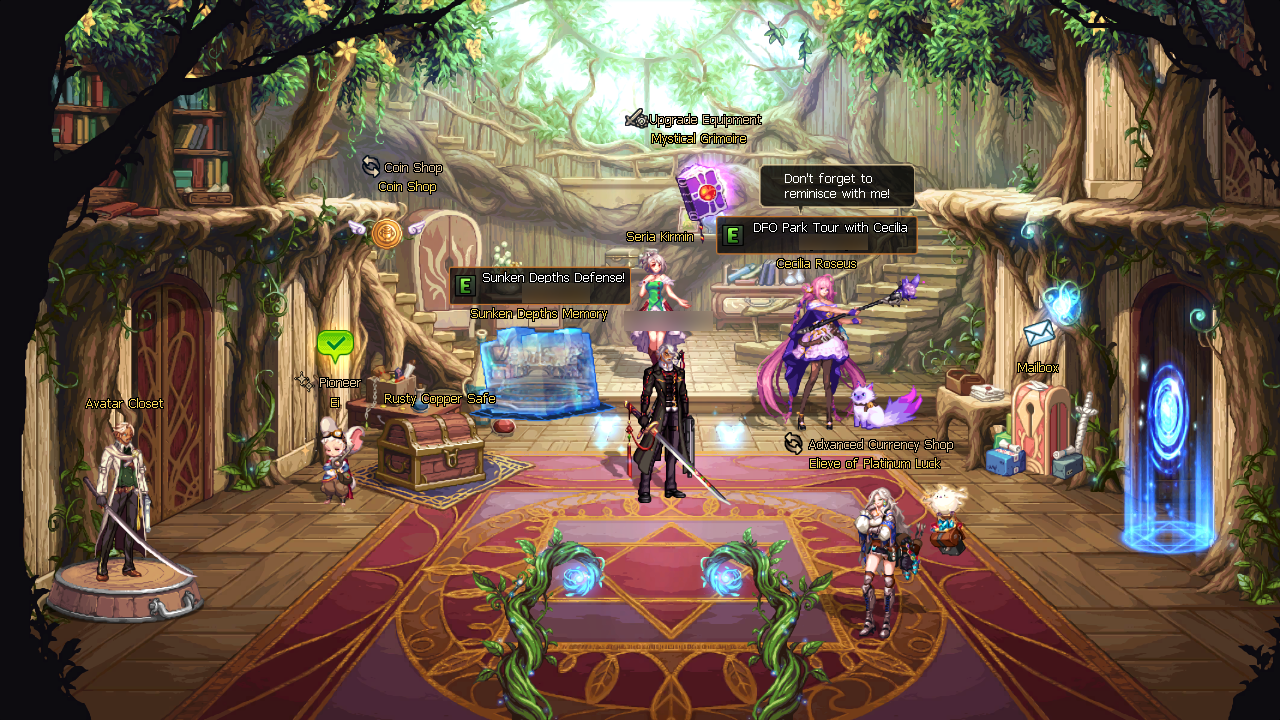Click the E icon for DFO Park Tour quest
Viewport: 1280px width, 720px height.
click(x=733, y=235)
